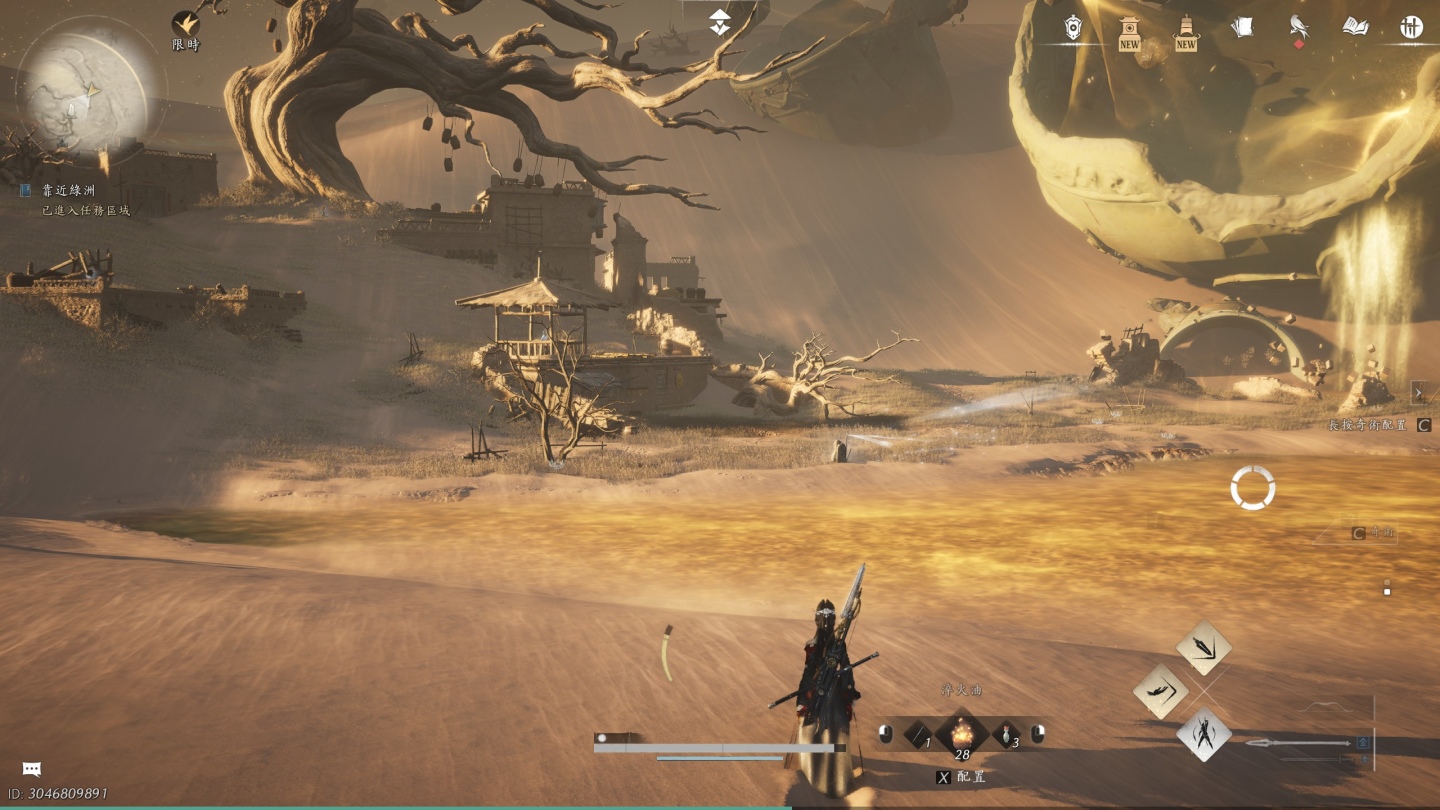Open the bird messenger icon
1440x810 pixels.
[x=1299, y=28]
